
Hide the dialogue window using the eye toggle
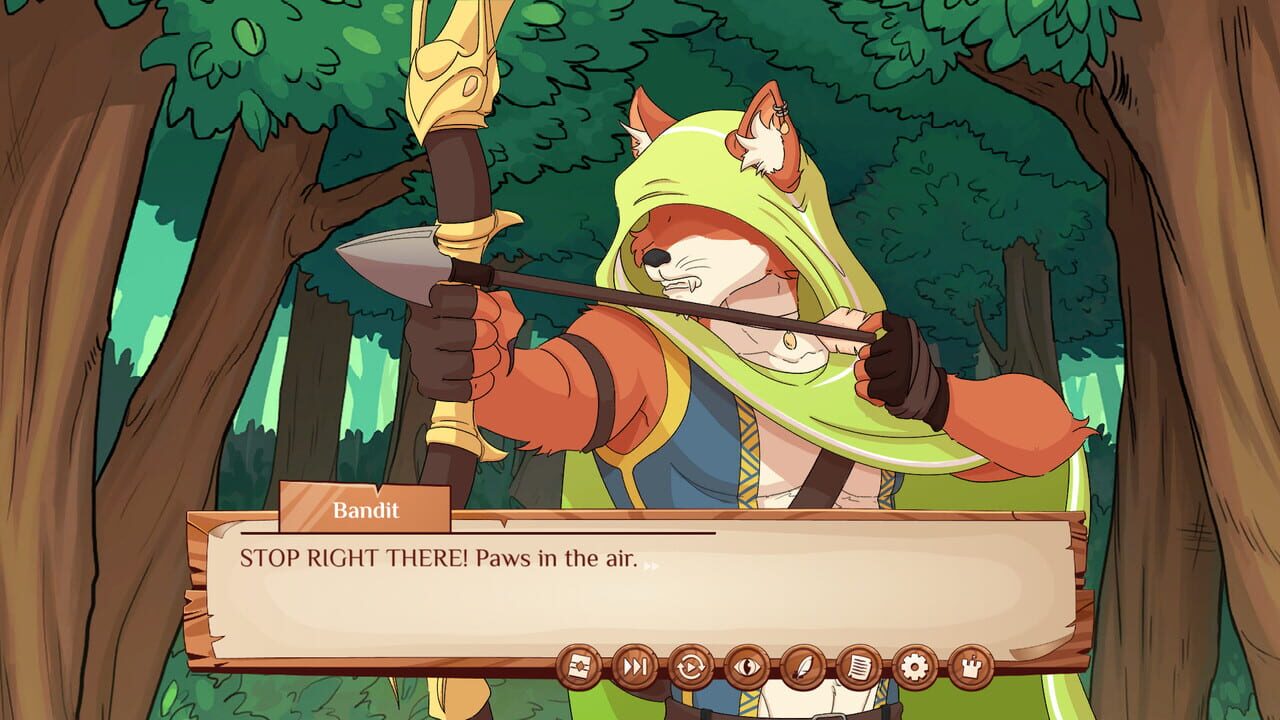click(x=747, y=666)
